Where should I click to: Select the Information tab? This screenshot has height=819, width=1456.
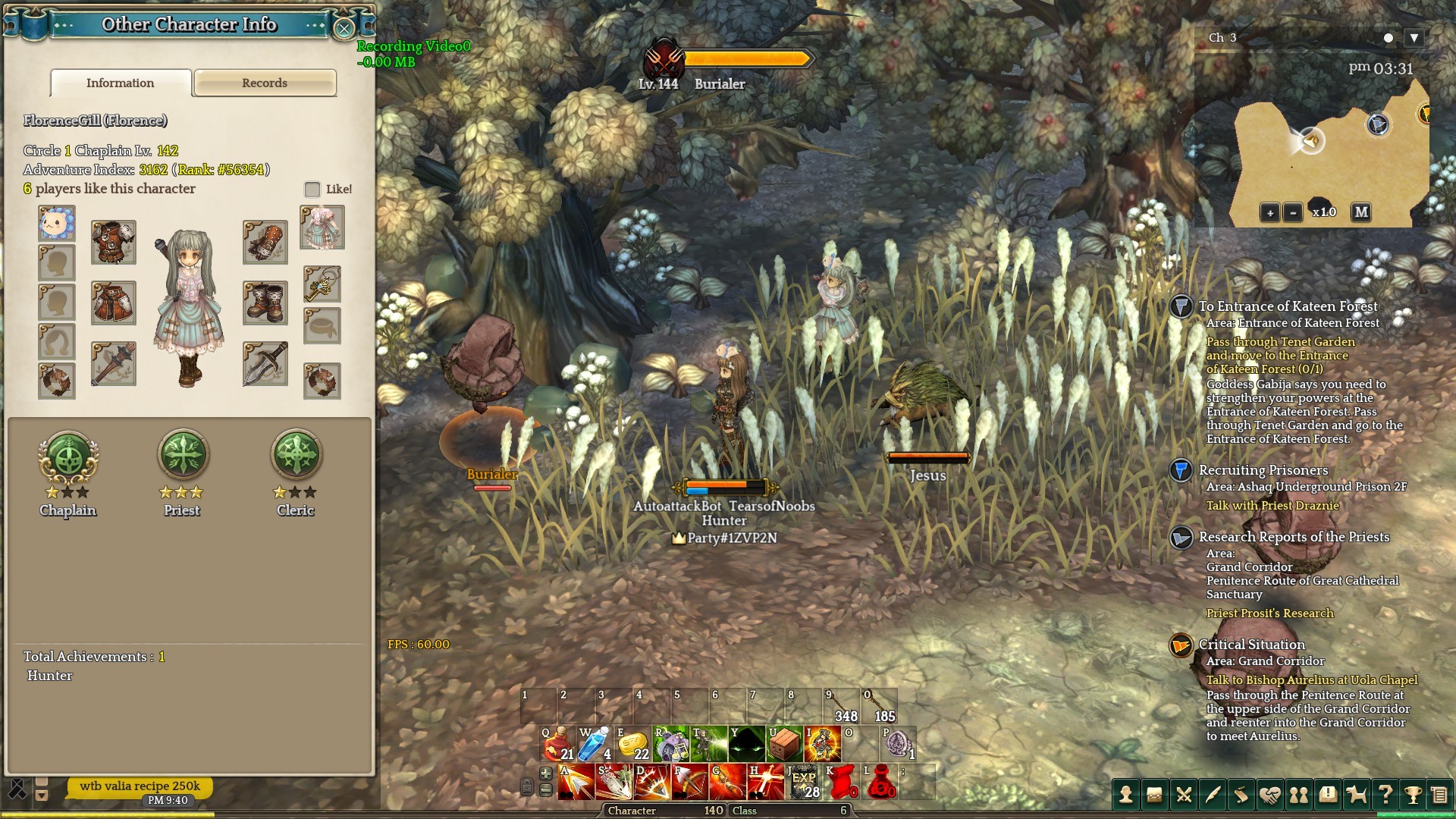click(121, 83)
